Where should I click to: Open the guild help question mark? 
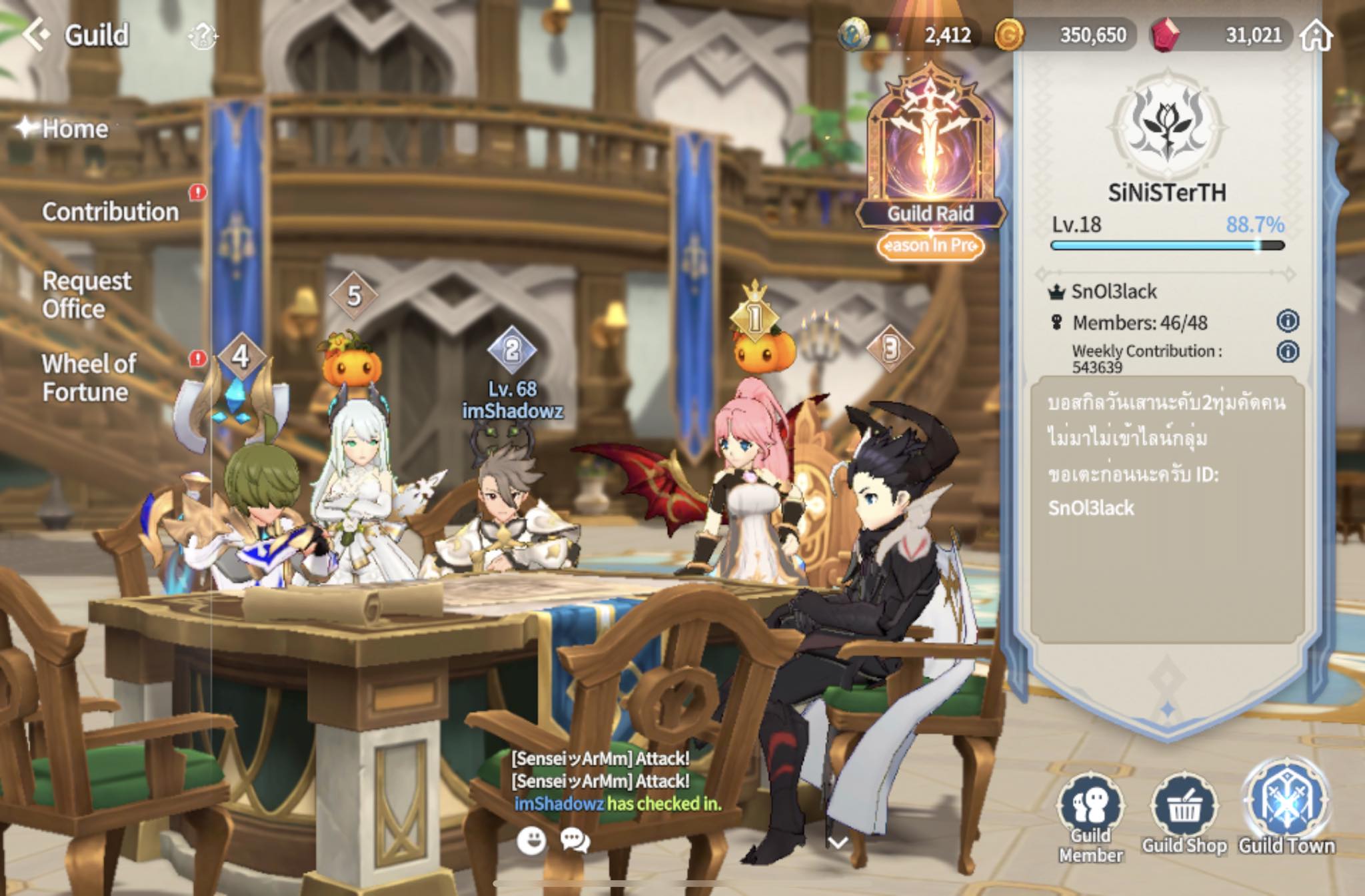203,35
